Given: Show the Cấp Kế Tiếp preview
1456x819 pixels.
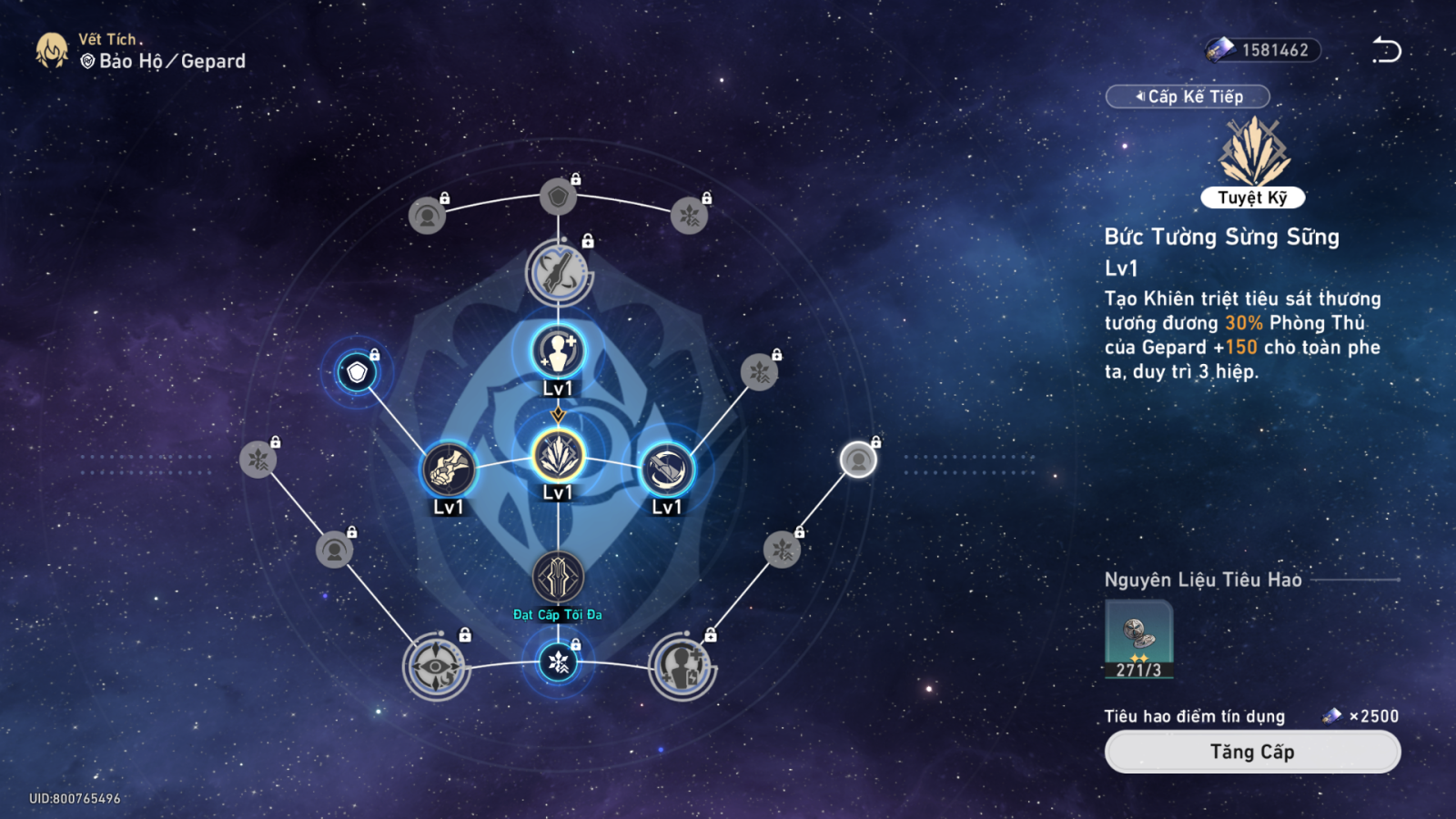Looking at the screenshot, I should (x=1188, y=96).
